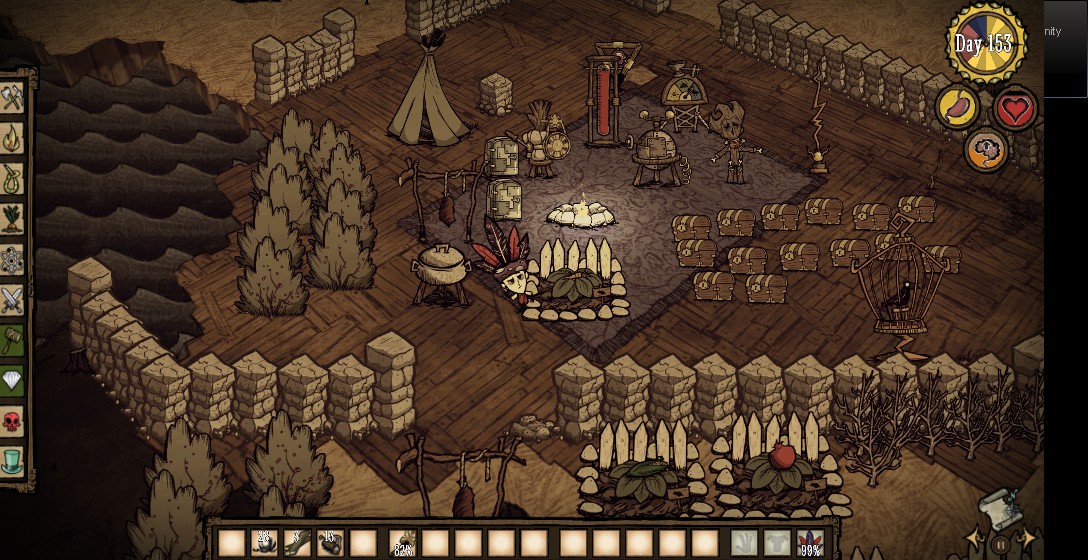
Task: Click the feather headdress in the head slot
Action: (x=810, y=543)
